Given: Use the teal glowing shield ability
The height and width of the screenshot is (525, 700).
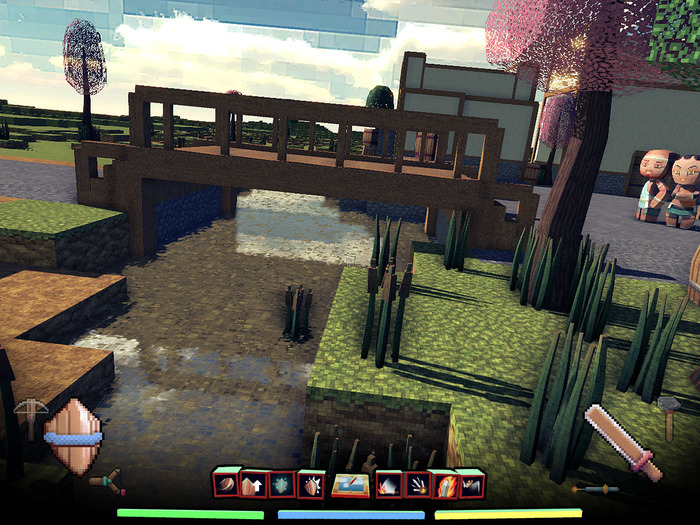Looking at the screenshot, I should pyautogui.click(x=282, y=484).
